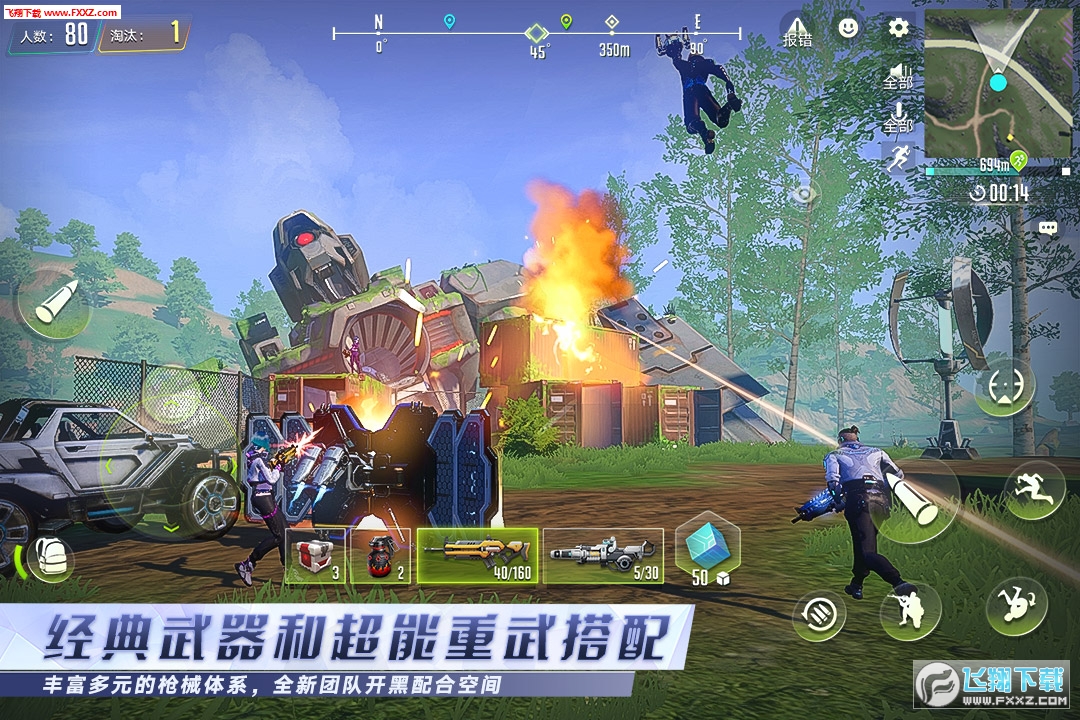Screen dimensions: 1080x720
Task: Tap the 报错 report error icon
Action: click(797, 31)
